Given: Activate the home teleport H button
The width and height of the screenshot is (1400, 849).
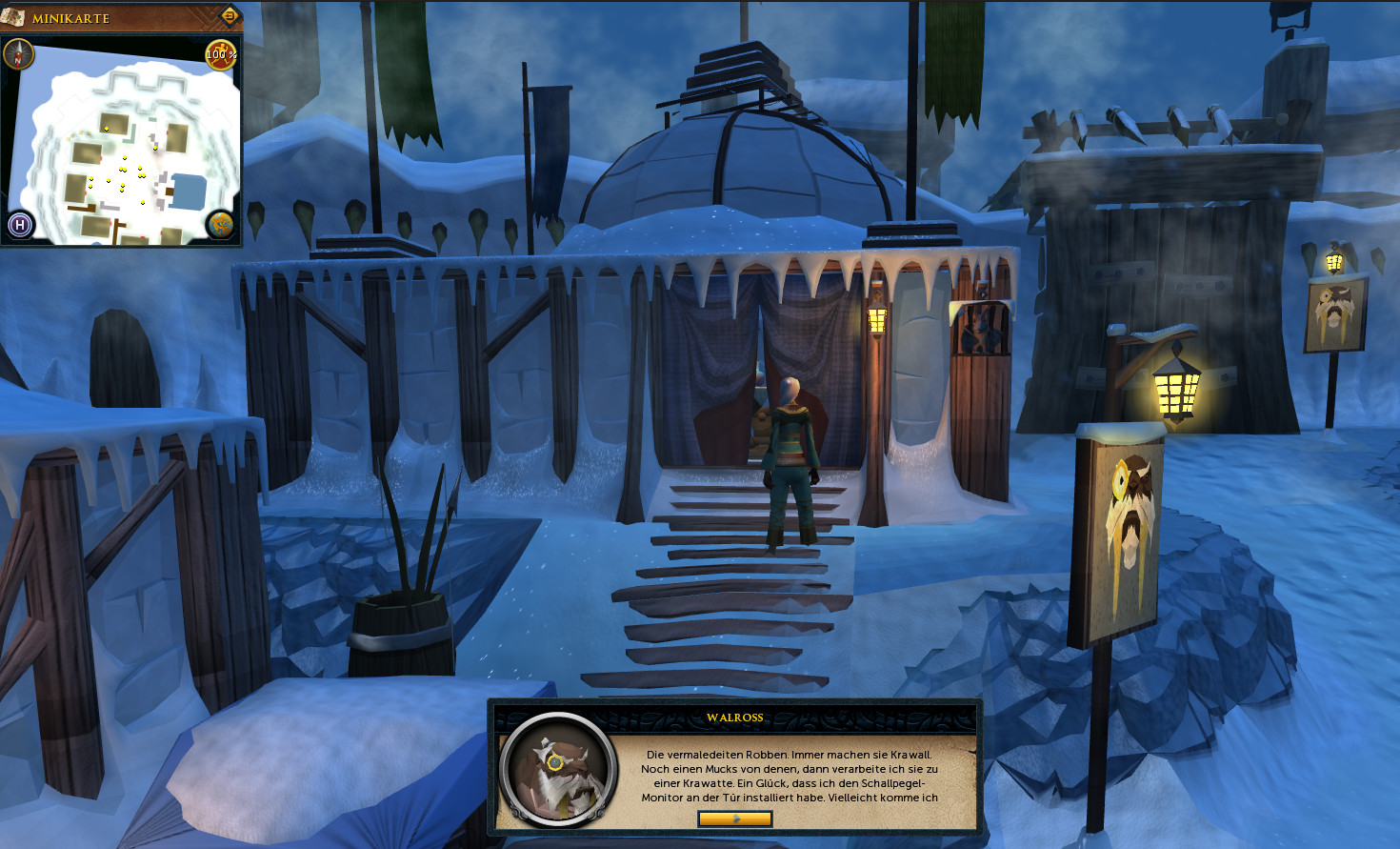Looking at the screenshot, I should pyautogui.click(x=20, y=225).
